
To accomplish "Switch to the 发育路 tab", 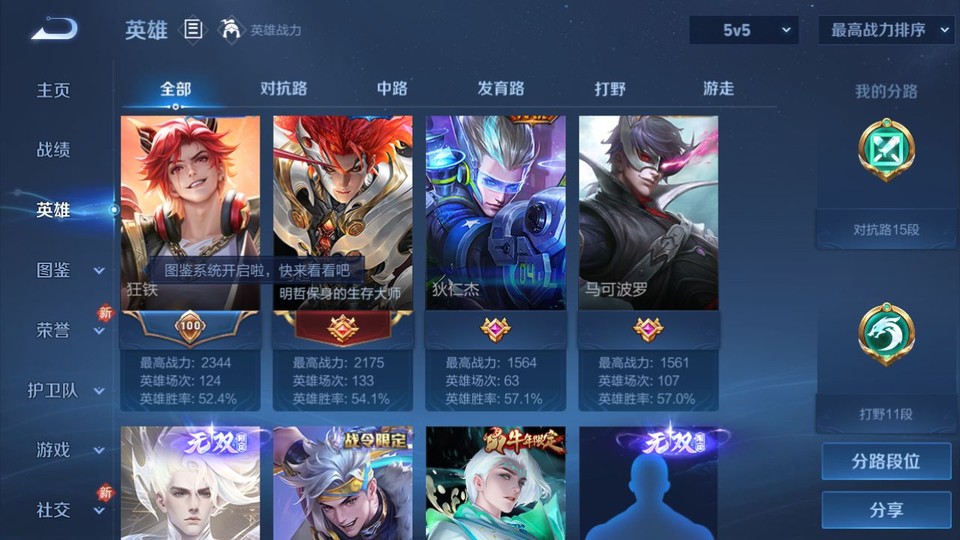I will click(501, 88).
